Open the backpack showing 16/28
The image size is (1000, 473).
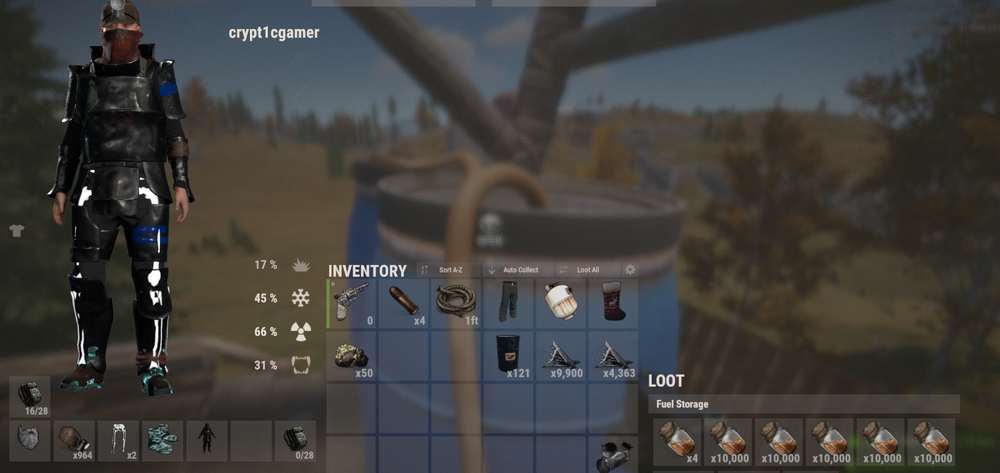click(30, 396)
